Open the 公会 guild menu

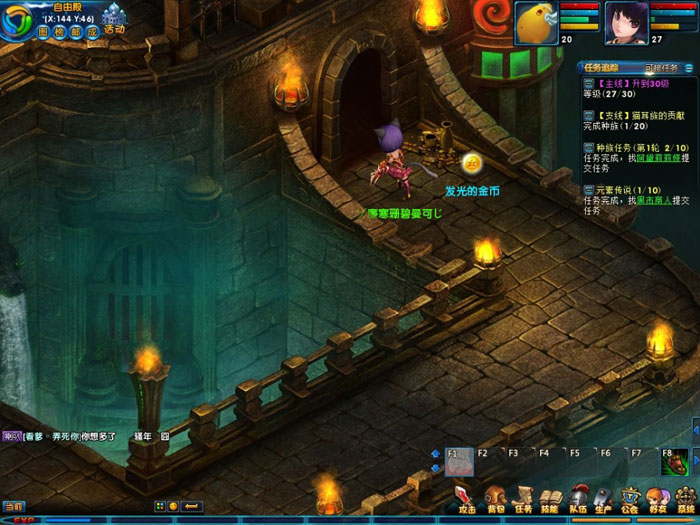[630, 497]
